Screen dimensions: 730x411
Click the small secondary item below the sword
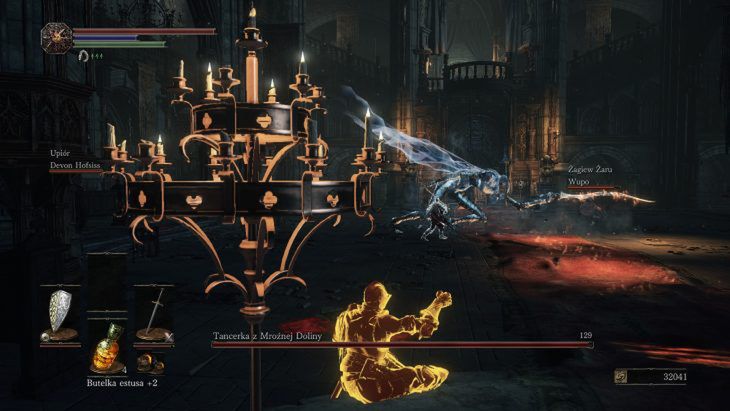click(x=150, y=360)
